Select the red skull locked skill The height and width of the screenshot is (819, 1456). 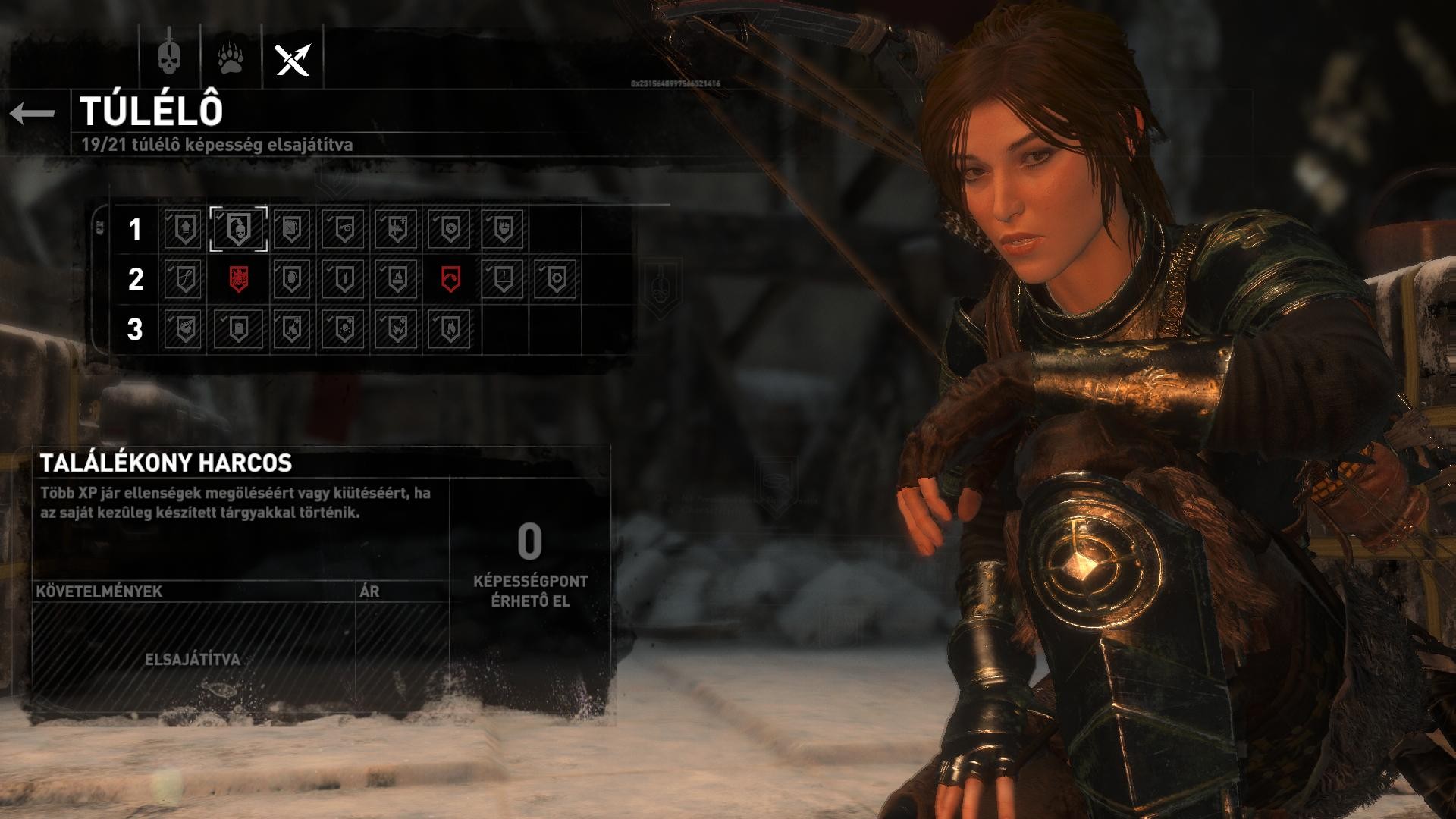pyautogui.click(x=238, y=279)
